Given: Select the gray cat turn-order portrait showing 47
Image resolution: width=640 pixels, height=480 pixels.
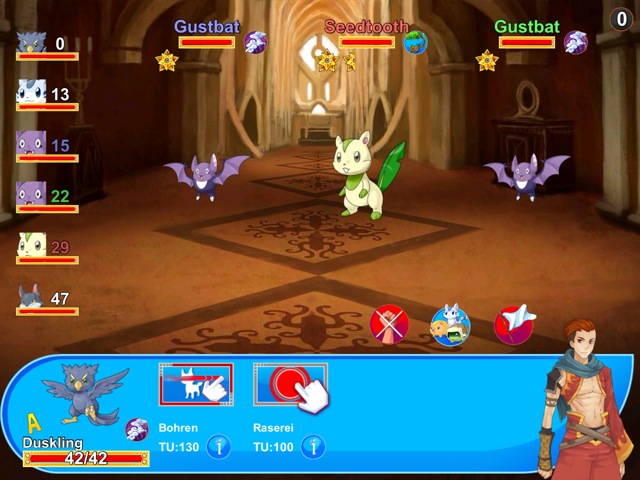Looking at the screenshot, I should point(31,297).
